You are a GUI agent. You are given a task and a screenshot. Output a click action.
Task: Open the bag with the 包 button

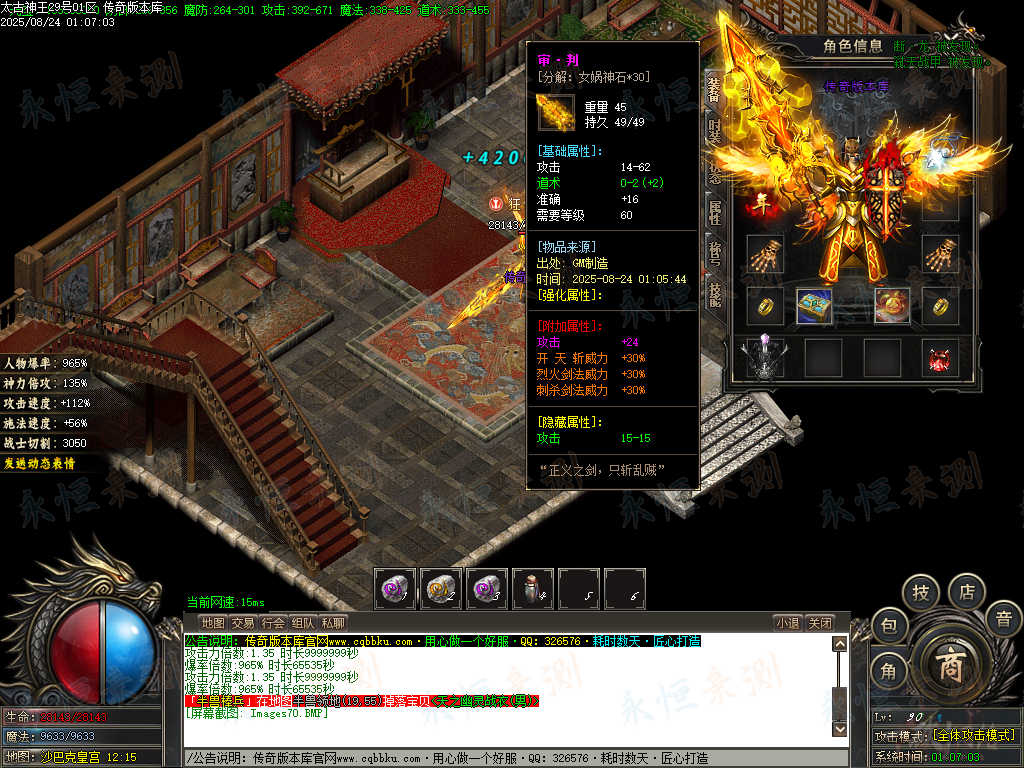coord(888,626)
